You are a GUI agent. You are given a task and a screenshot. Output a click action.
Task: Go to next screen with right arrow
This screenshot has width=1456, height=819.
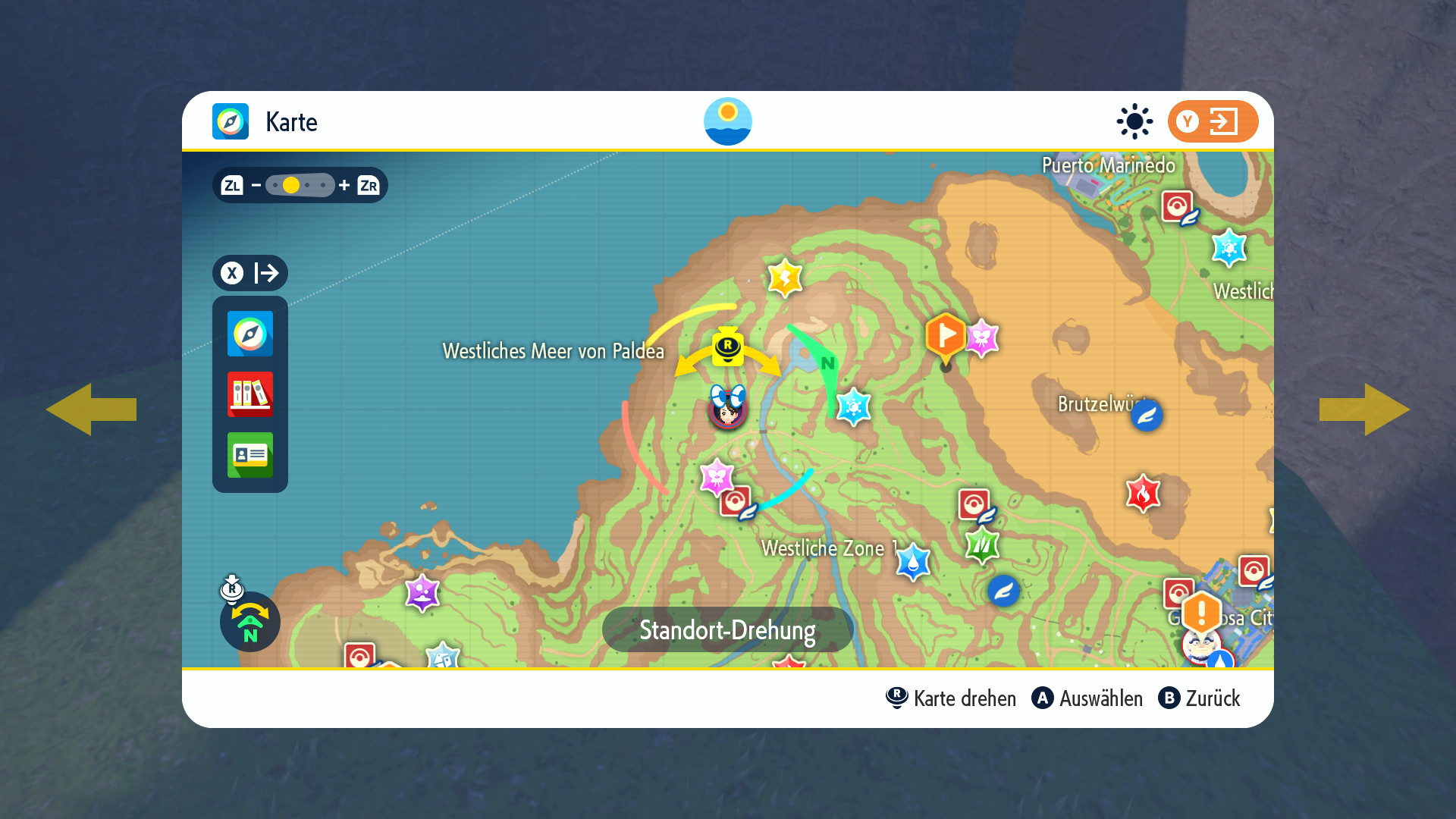[1364, 409]
